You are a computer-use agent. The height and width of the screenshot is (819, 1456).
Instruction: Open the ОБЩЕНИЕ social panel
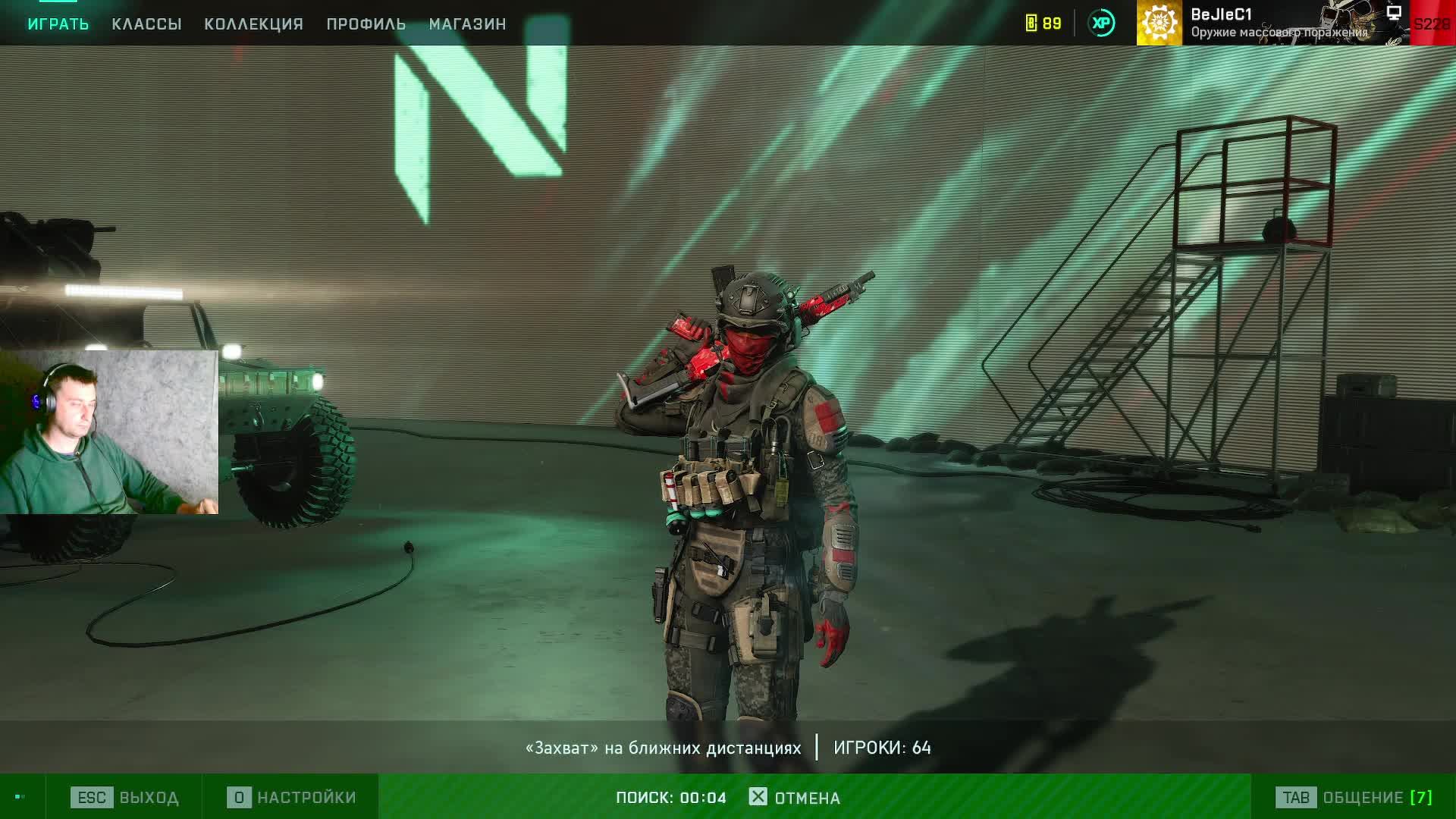point(1354,798)
